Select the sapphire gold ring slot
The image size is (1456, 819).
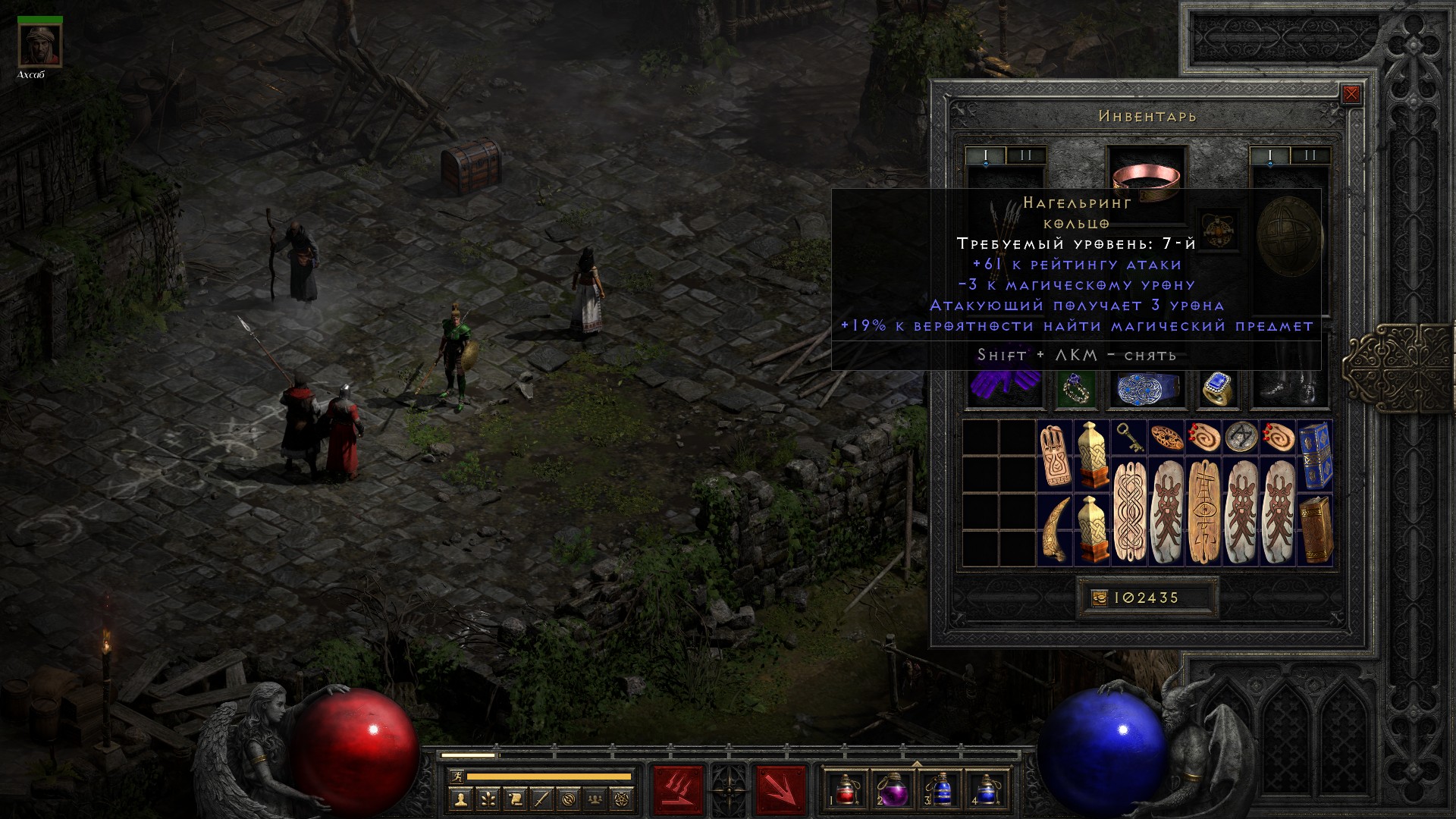[x=1217, y=388]
